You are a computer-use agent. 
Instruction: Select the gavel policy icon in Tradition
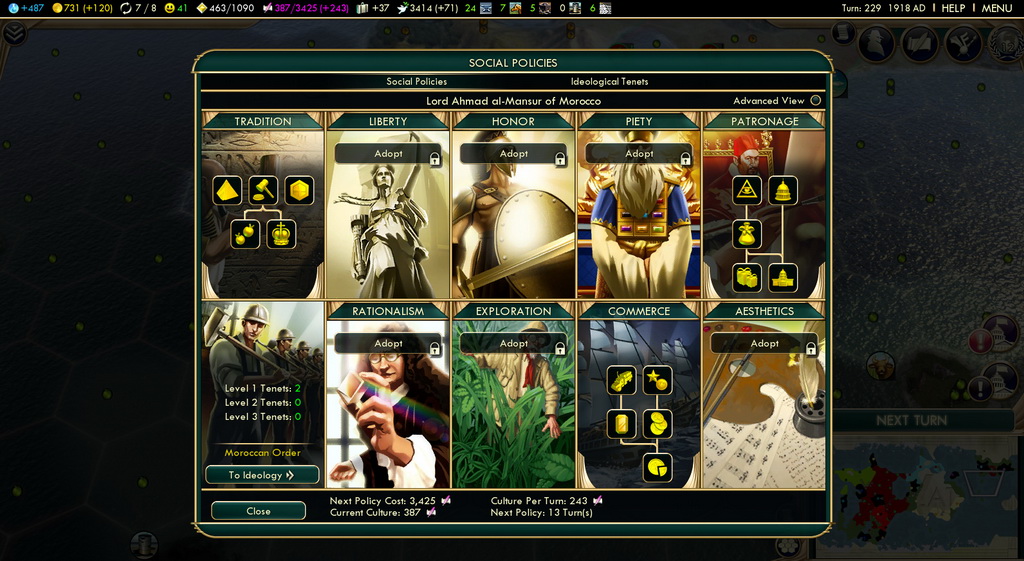[263, 190]
